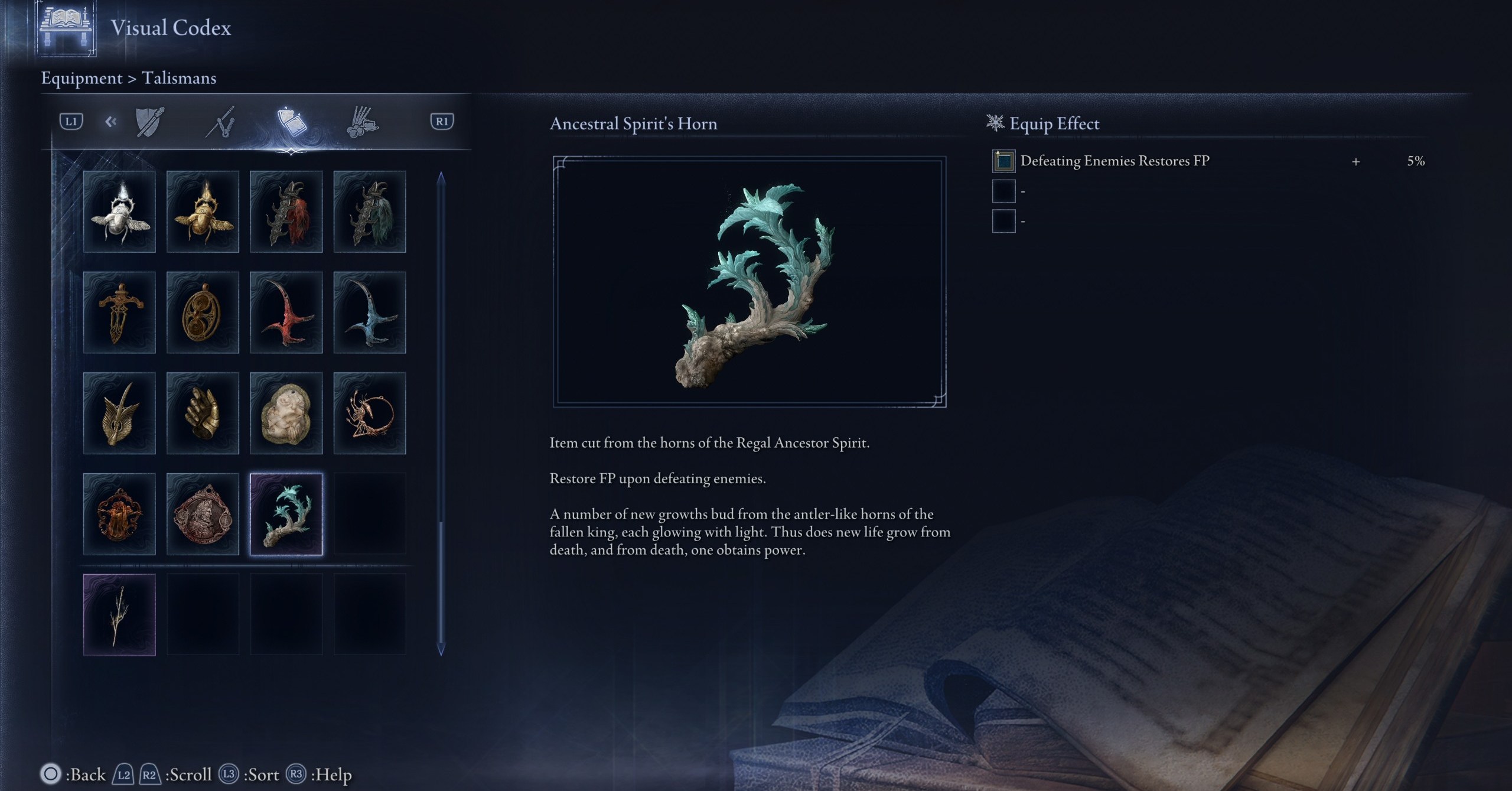Screen dimensions: 1512x791
Task: Select the blue curved horn talisman
Action: click(x=370, y=313)
